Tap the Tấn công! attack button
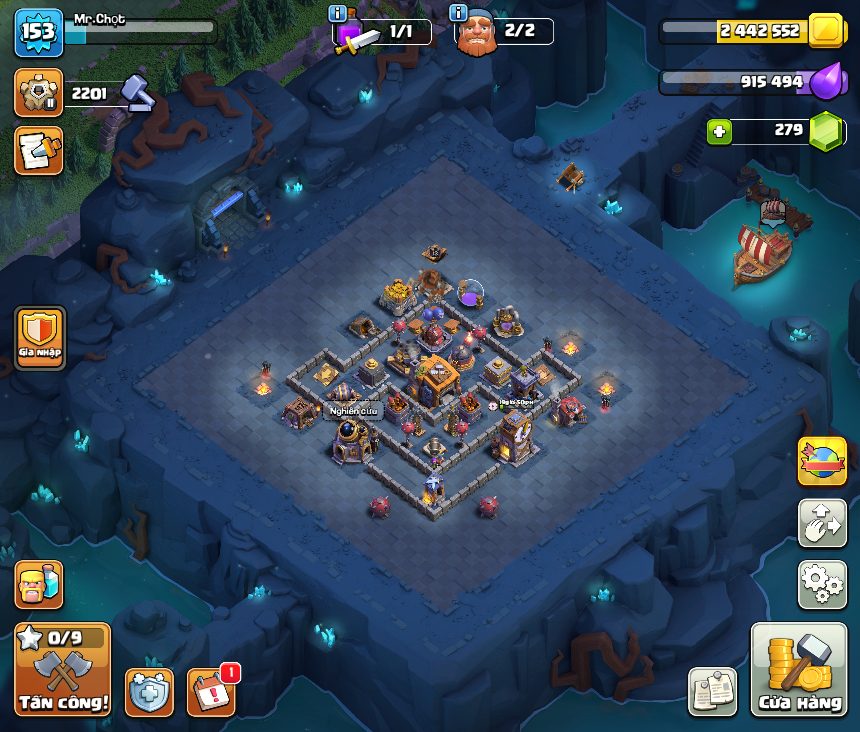 [x=62, y=670]
